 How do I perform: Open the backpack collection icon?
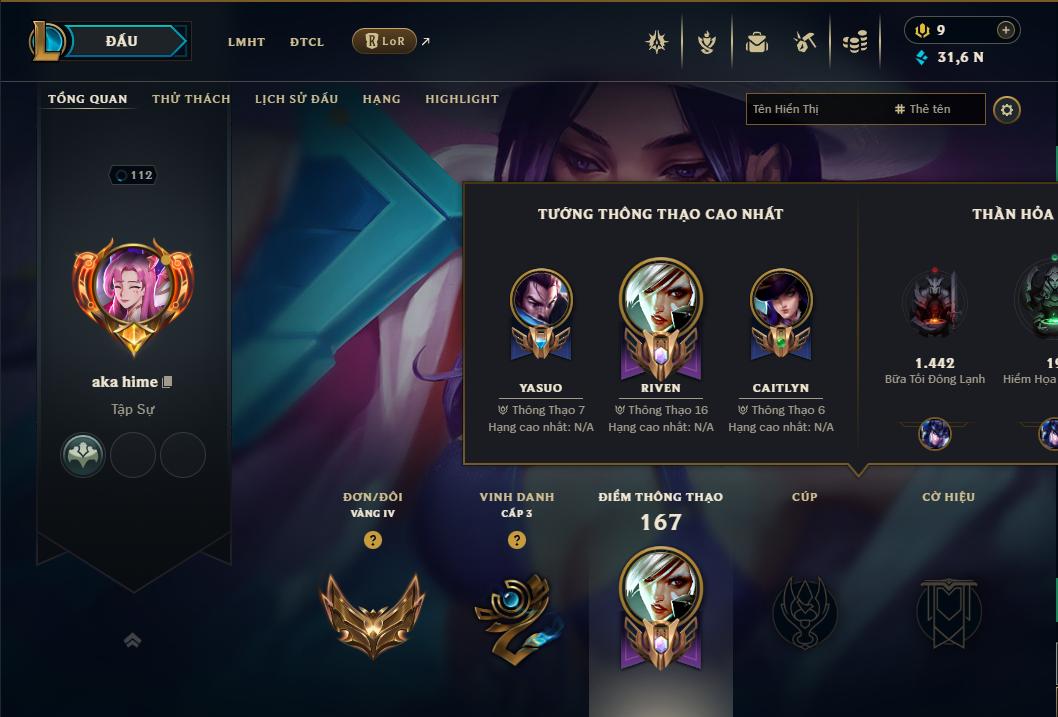(x=757, y=42)
